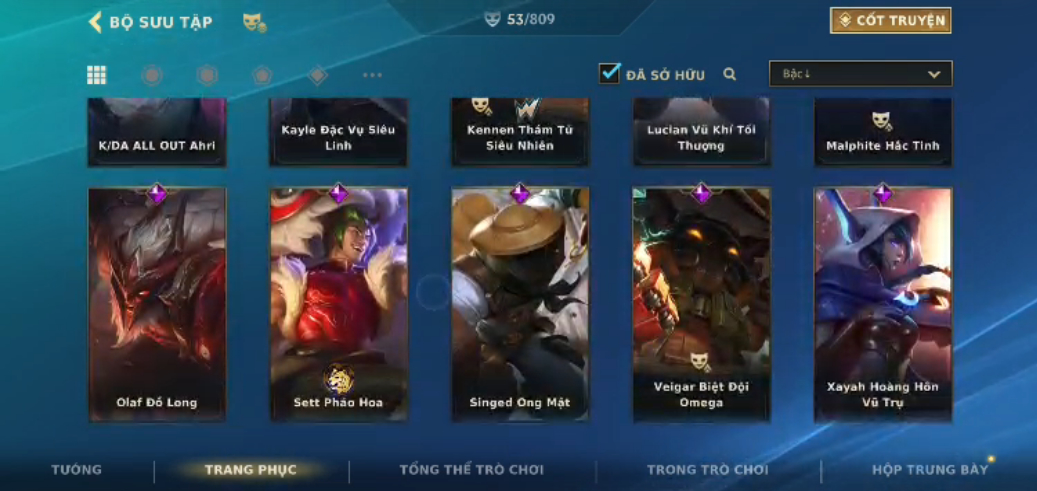Select the grid view filter icon

(97, 75)
